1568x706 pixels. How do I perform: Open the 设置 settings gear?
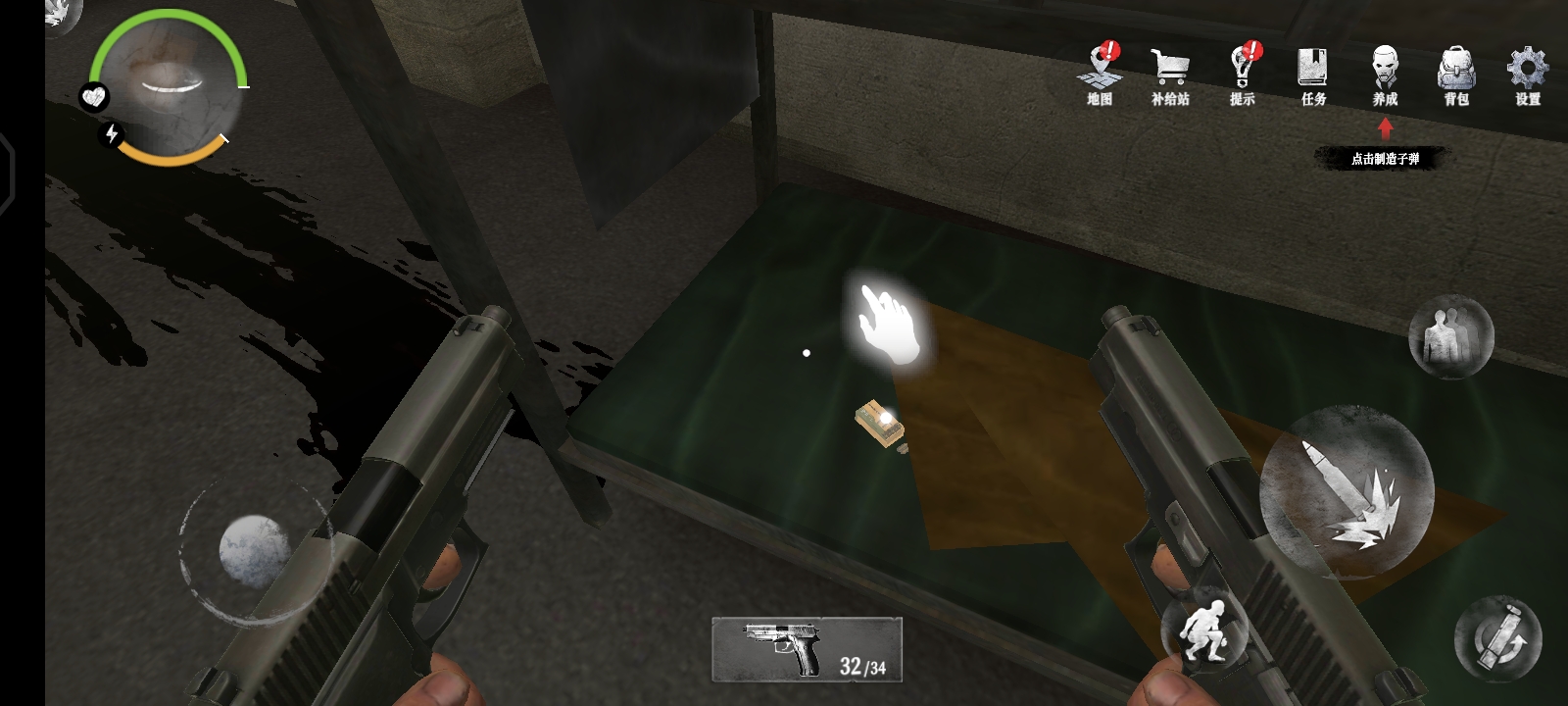[x=1527, y=74]
